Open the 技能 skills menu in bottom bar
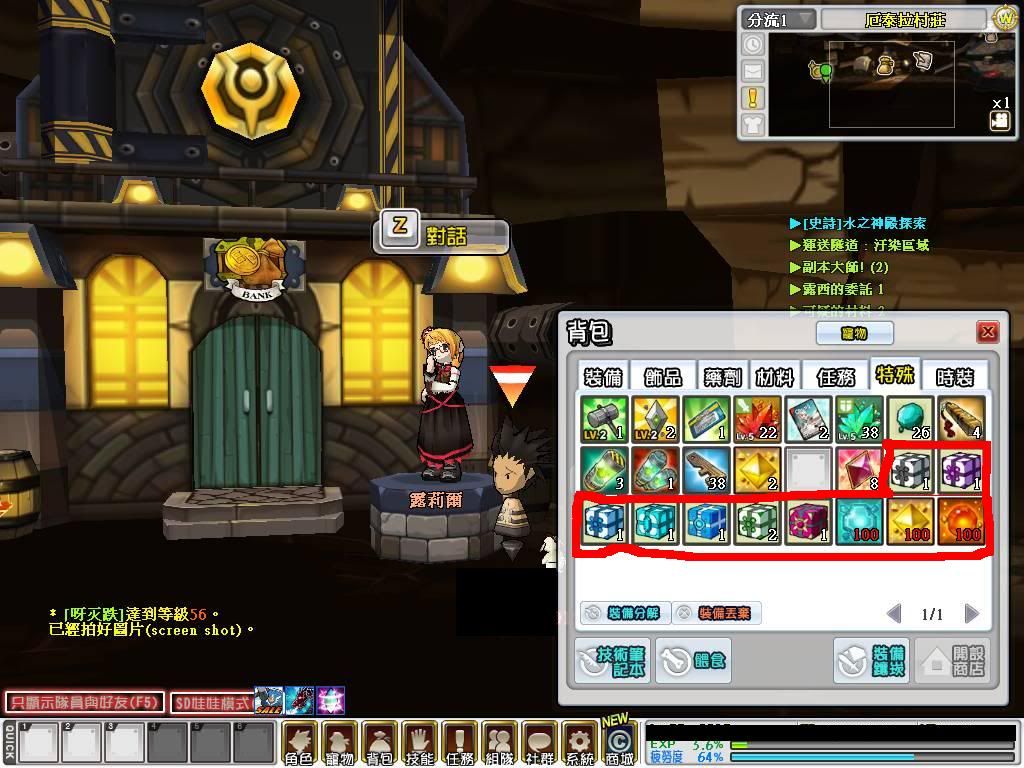The image size is (1024, 768). (419, 745)
